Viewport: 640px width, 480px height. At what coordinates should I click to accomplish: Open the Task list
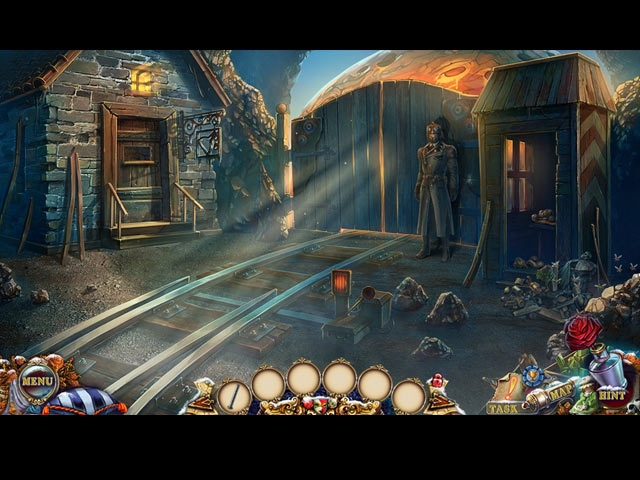(503, 407)
